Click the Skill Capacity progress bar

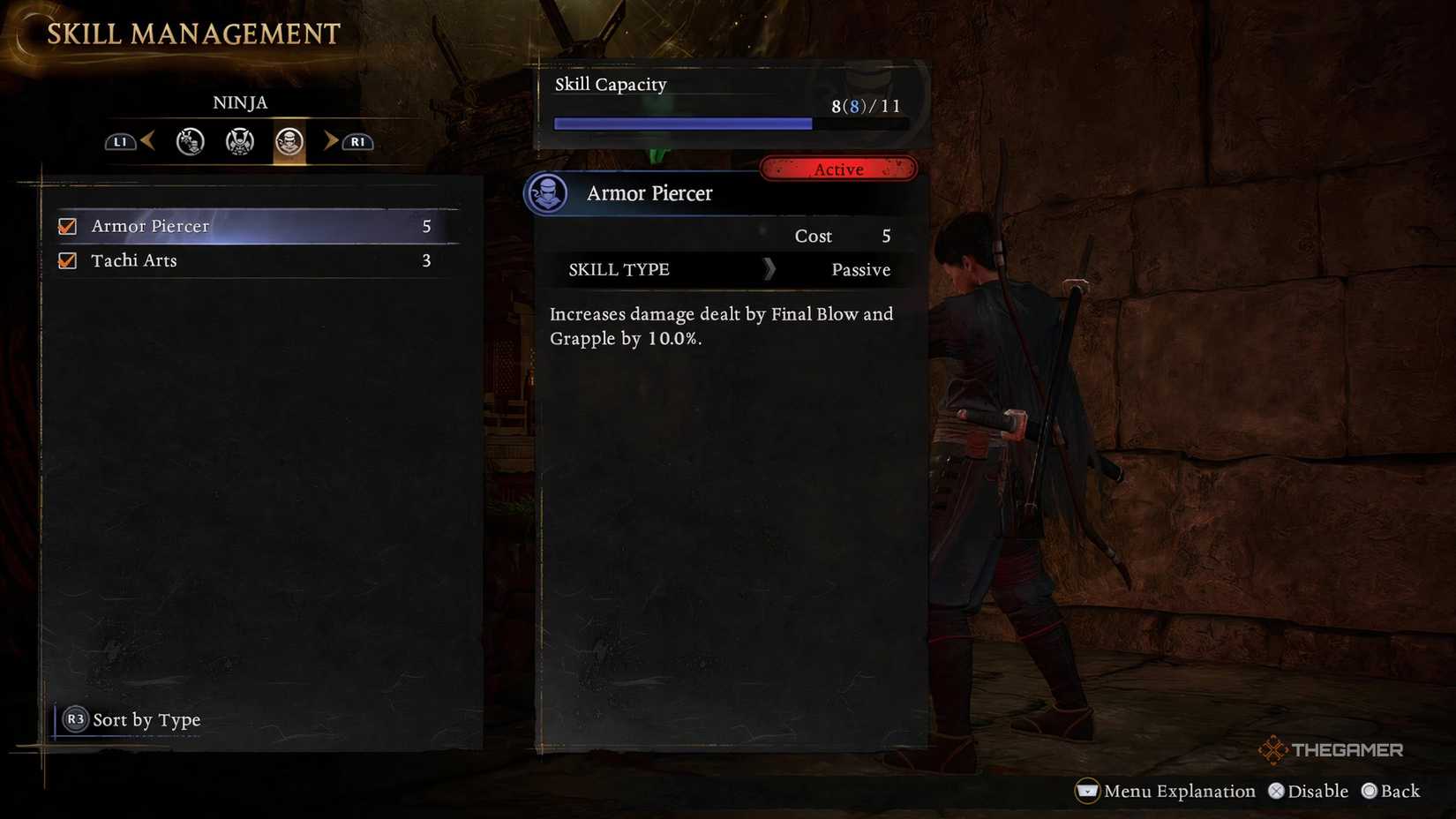(731, 124)
